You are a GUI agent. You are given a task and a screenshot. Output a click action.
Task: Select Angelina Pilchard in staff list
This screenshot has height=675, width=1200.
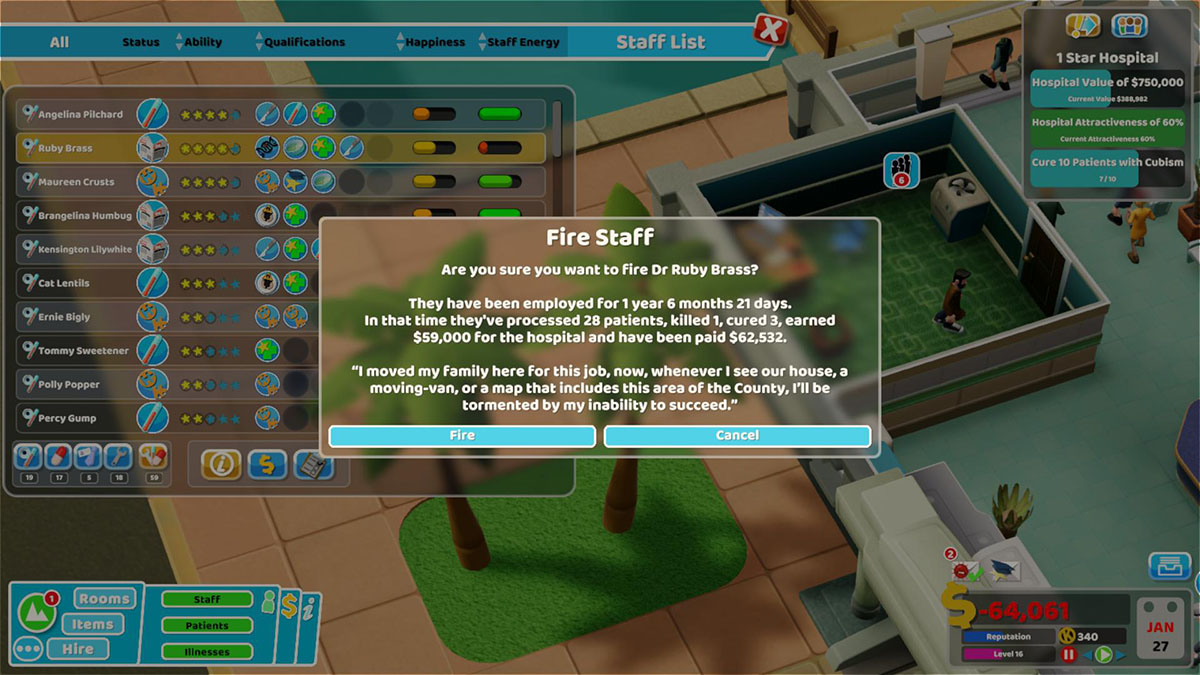pos(80,114)
